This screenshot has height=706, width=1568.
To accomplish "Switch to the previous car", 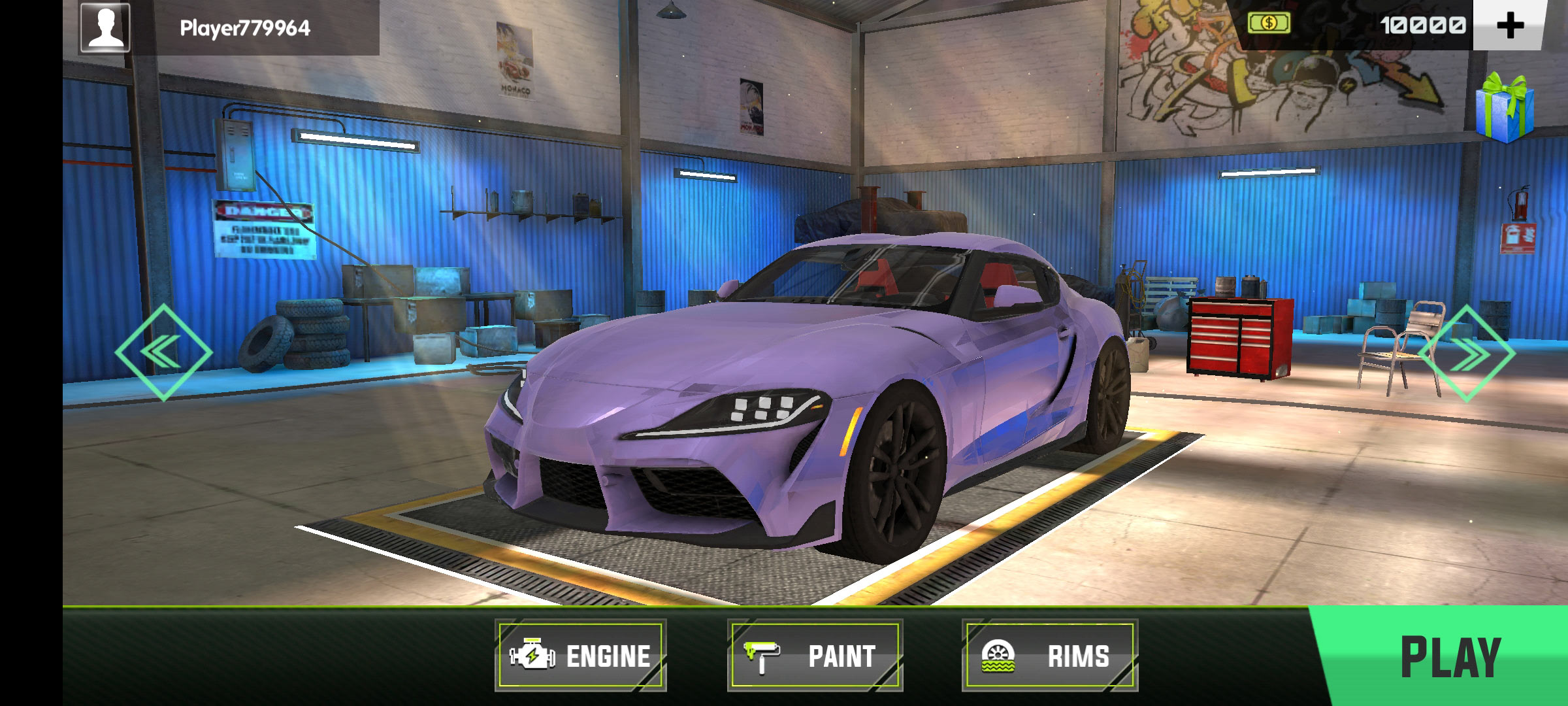I will 163,352.
